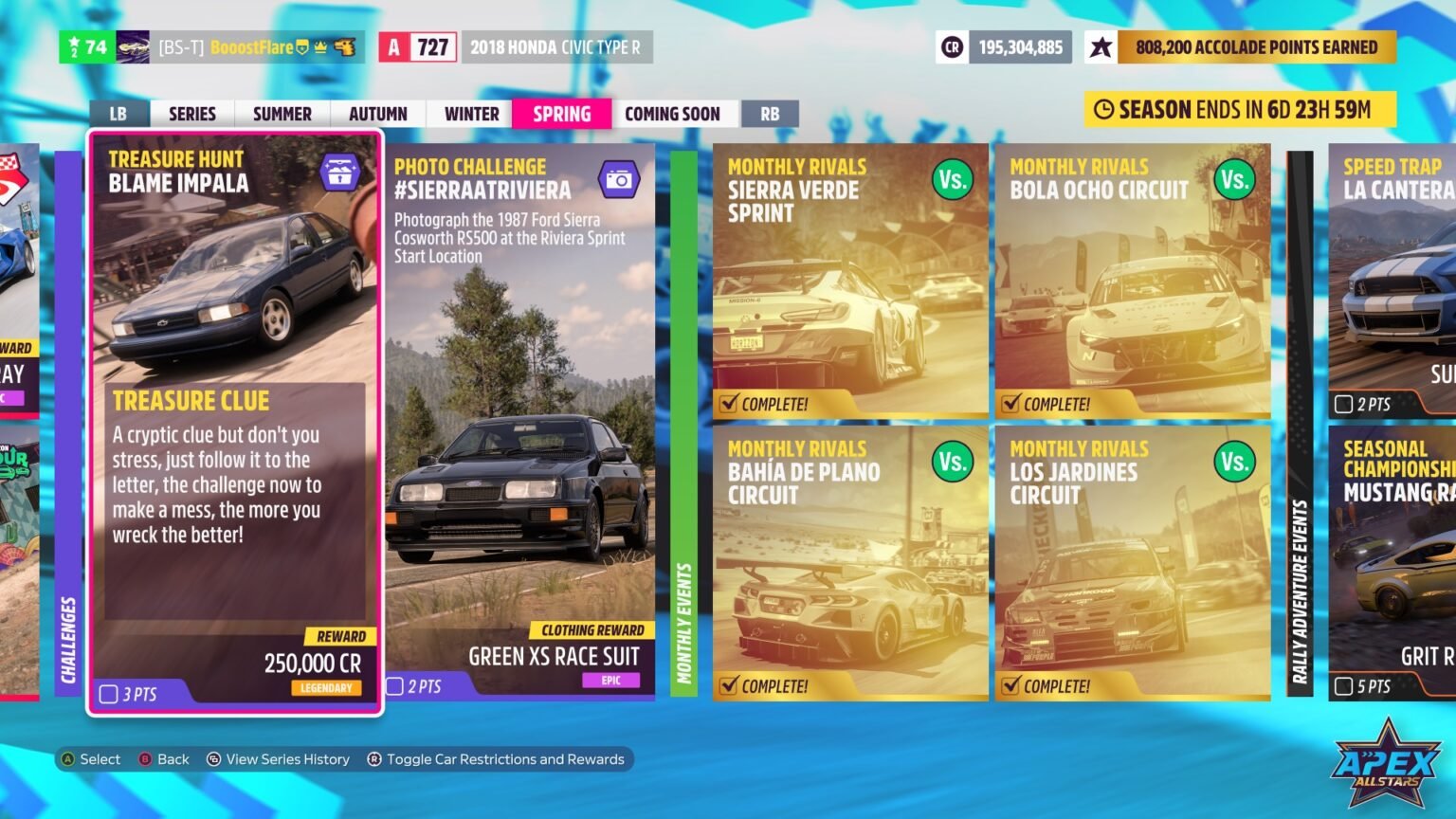Click the camera icon on the Photo Challenge card
This screenshot has height=819, width=1456.
coord(621,176)
